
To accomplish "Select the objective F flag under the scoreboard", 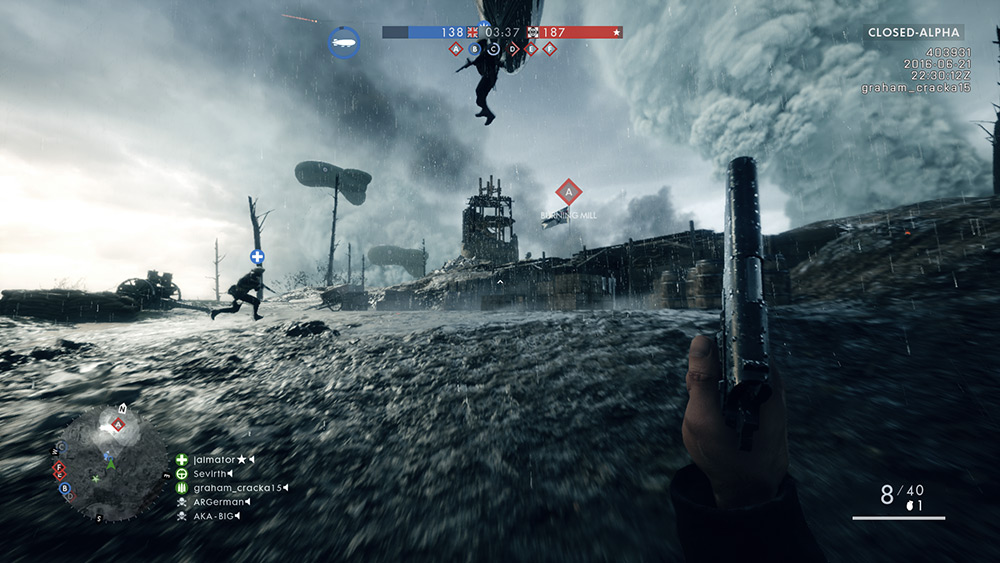I will coord(550,48).
